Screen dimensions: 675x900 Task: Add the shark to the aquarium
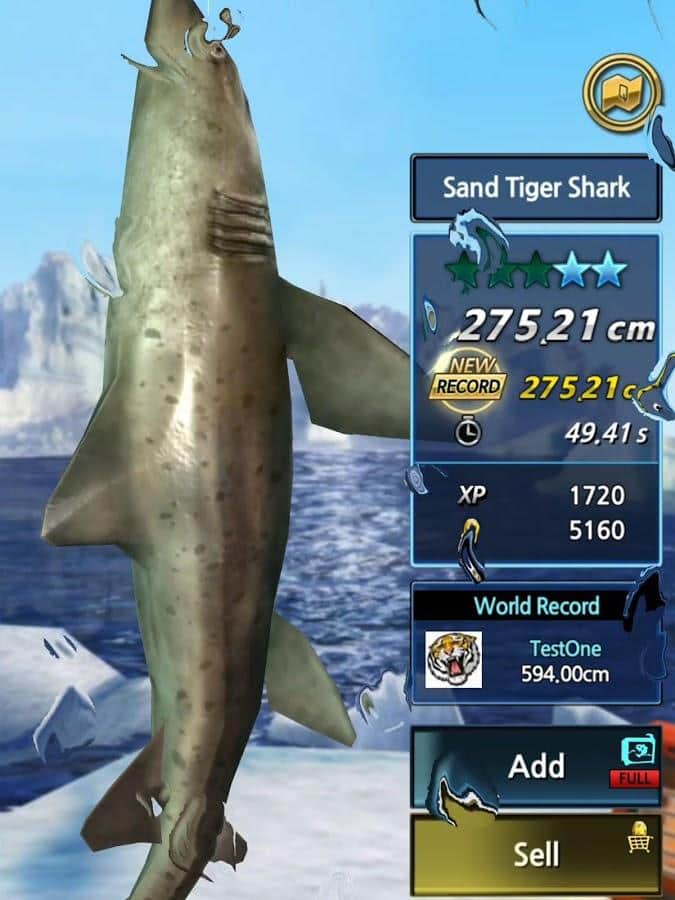point(536,767)
